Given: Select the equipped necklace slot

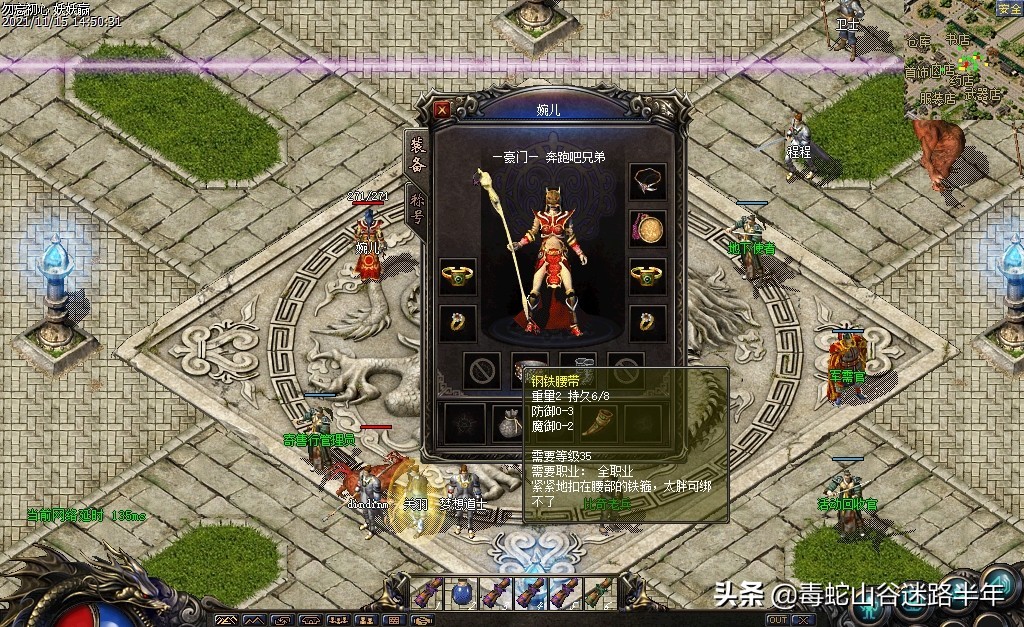Looking at the screenshot, I should tap(647, 181).
